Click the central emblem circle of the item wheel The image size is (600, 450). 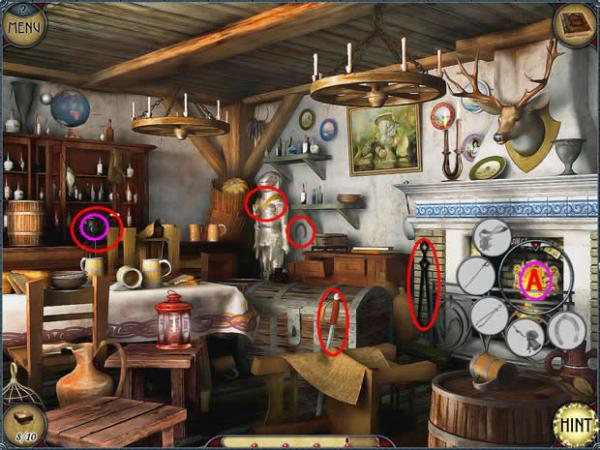pyautogui.click(x=535, y=280)
